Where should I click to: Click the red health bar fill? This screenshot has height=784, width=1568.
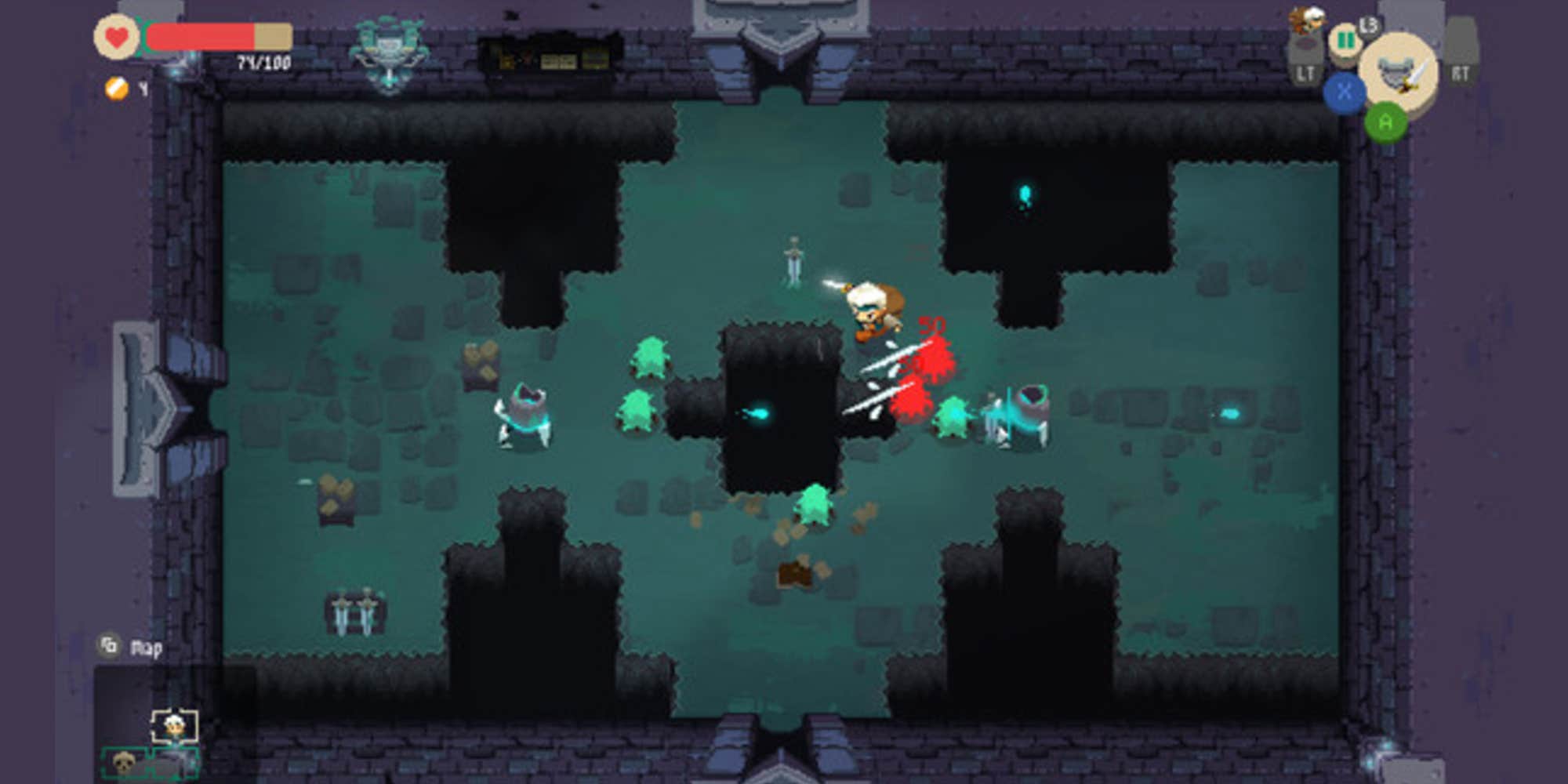coord(200,35)
